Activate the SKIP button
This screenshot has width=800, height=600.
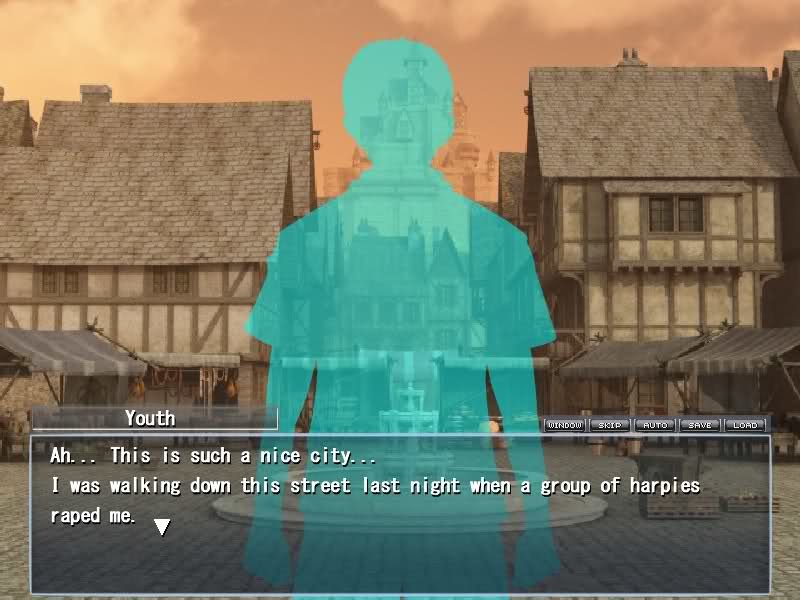(610, 425)
